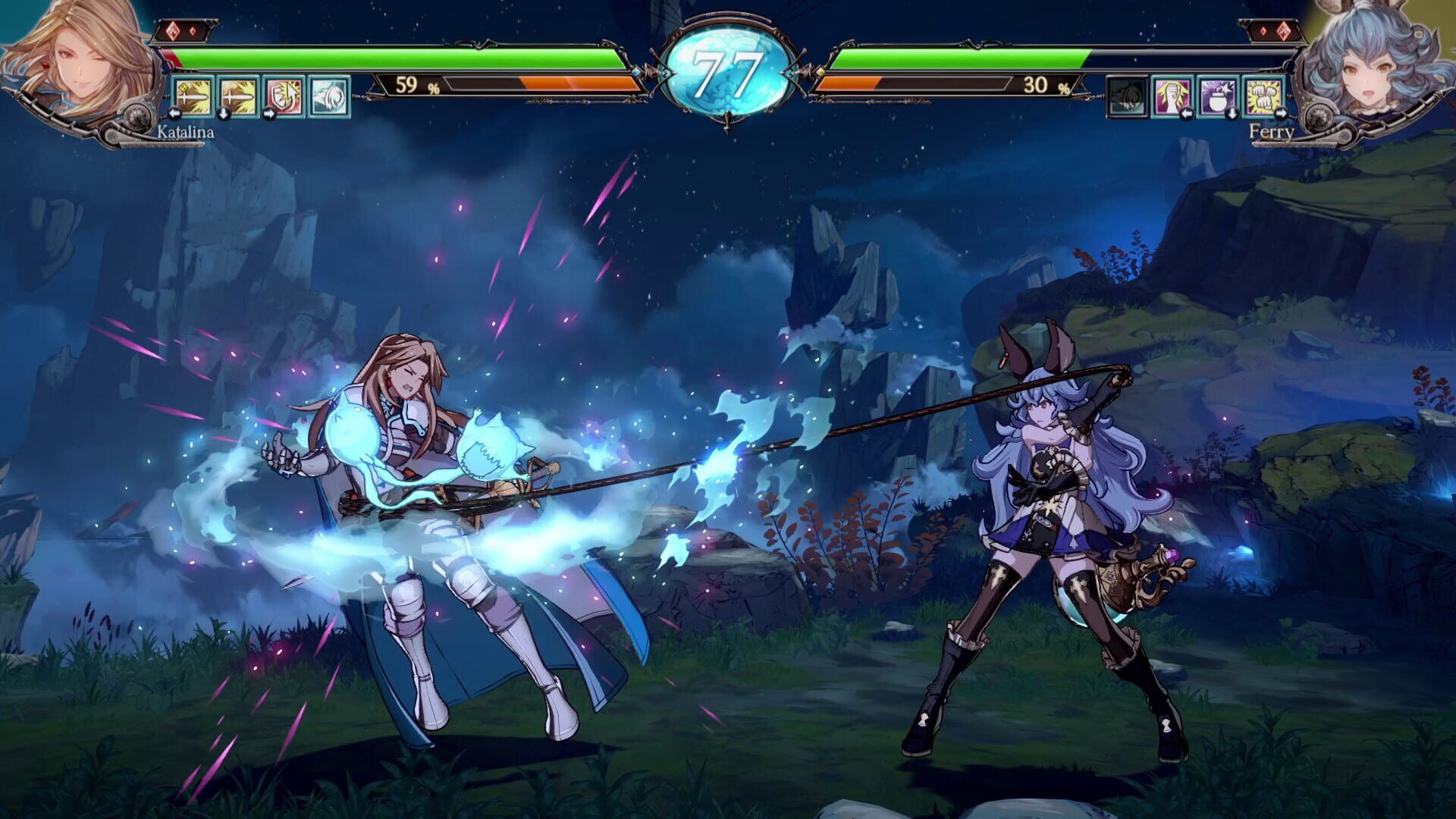
Task: Click the down-arrow indicator on Ferry's bomb skill
Action: click(1232, 114)
